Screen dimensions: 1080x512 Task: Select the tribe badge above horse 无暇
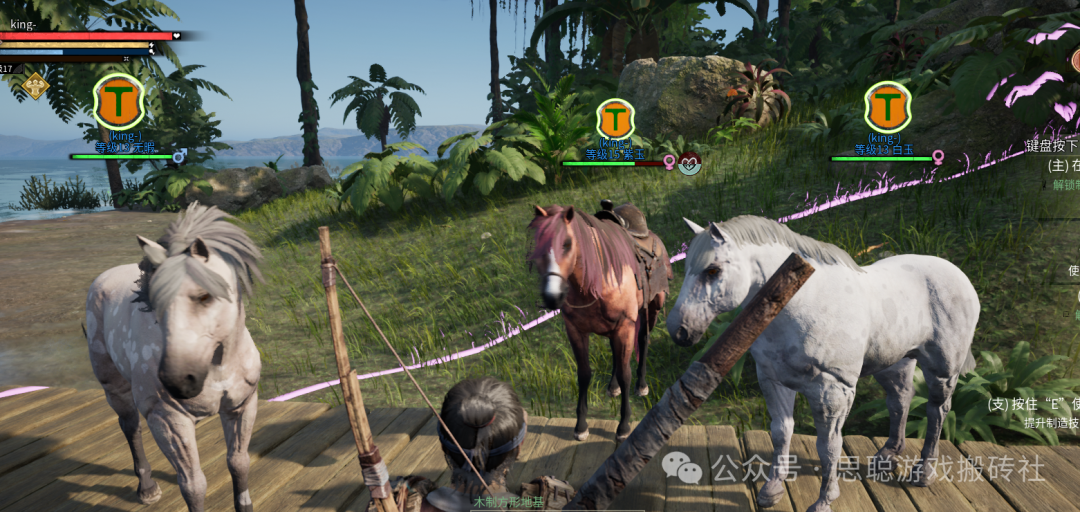click(x=119, y=102)
